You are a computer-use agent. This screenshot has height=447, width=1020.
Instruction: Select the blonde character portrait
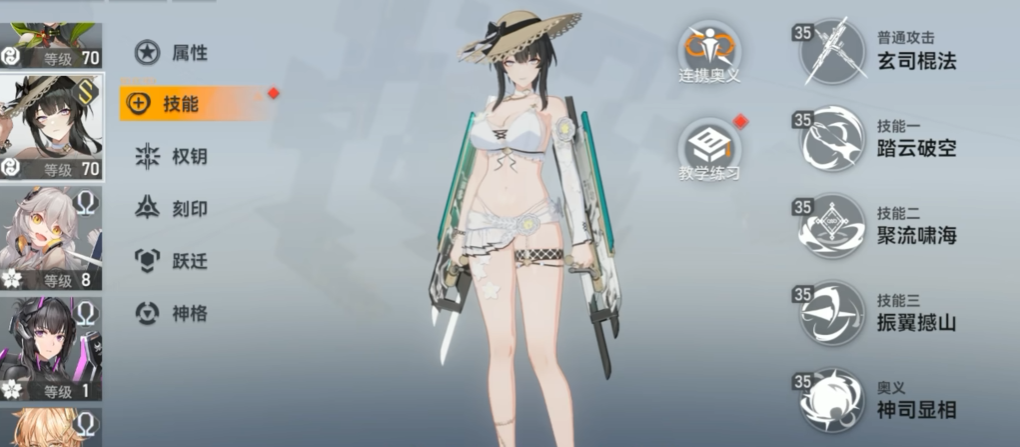point(50,428)
